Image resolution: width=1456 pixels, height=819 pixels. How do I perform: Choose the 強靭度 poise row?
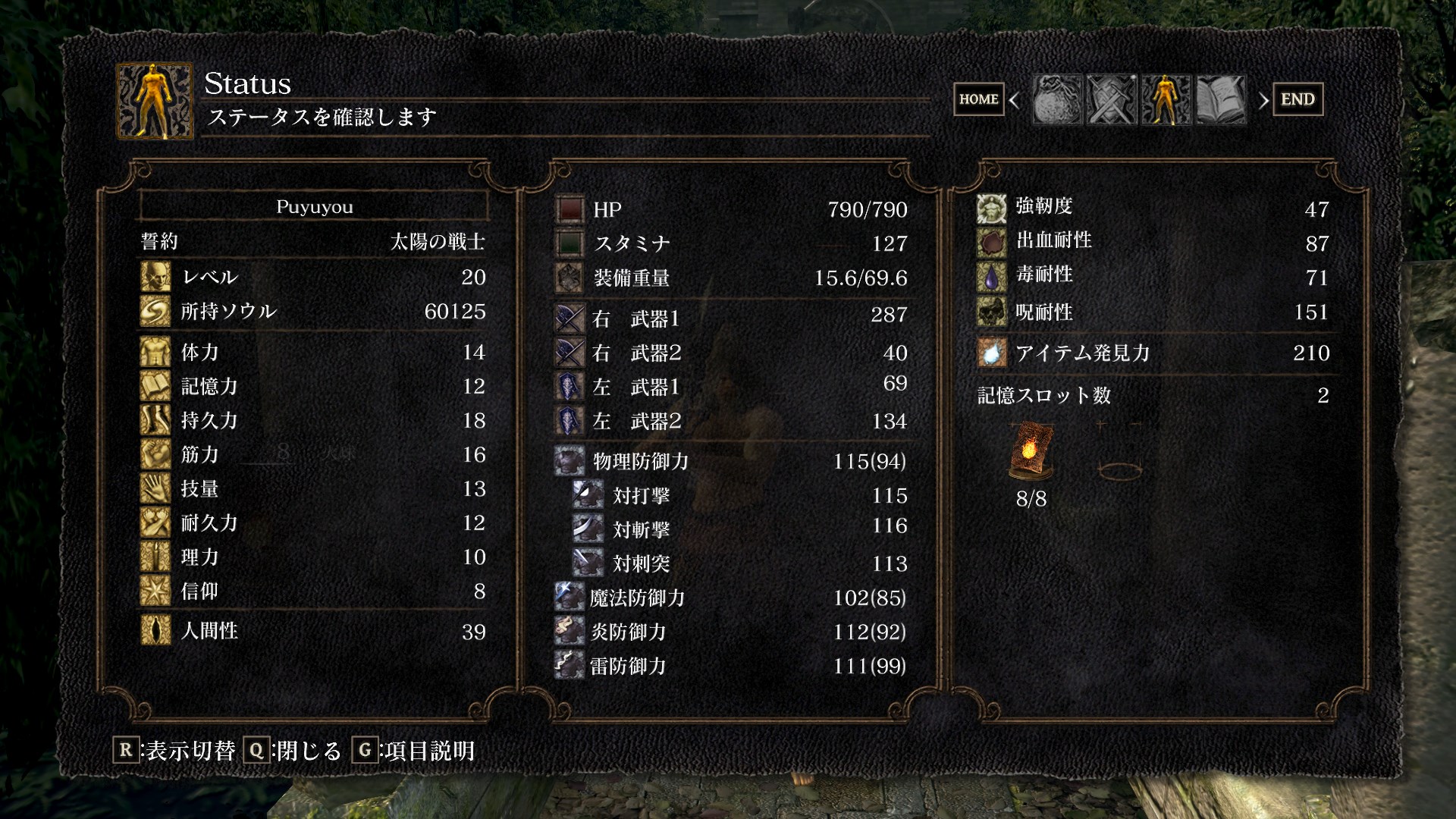[1153, 207]
